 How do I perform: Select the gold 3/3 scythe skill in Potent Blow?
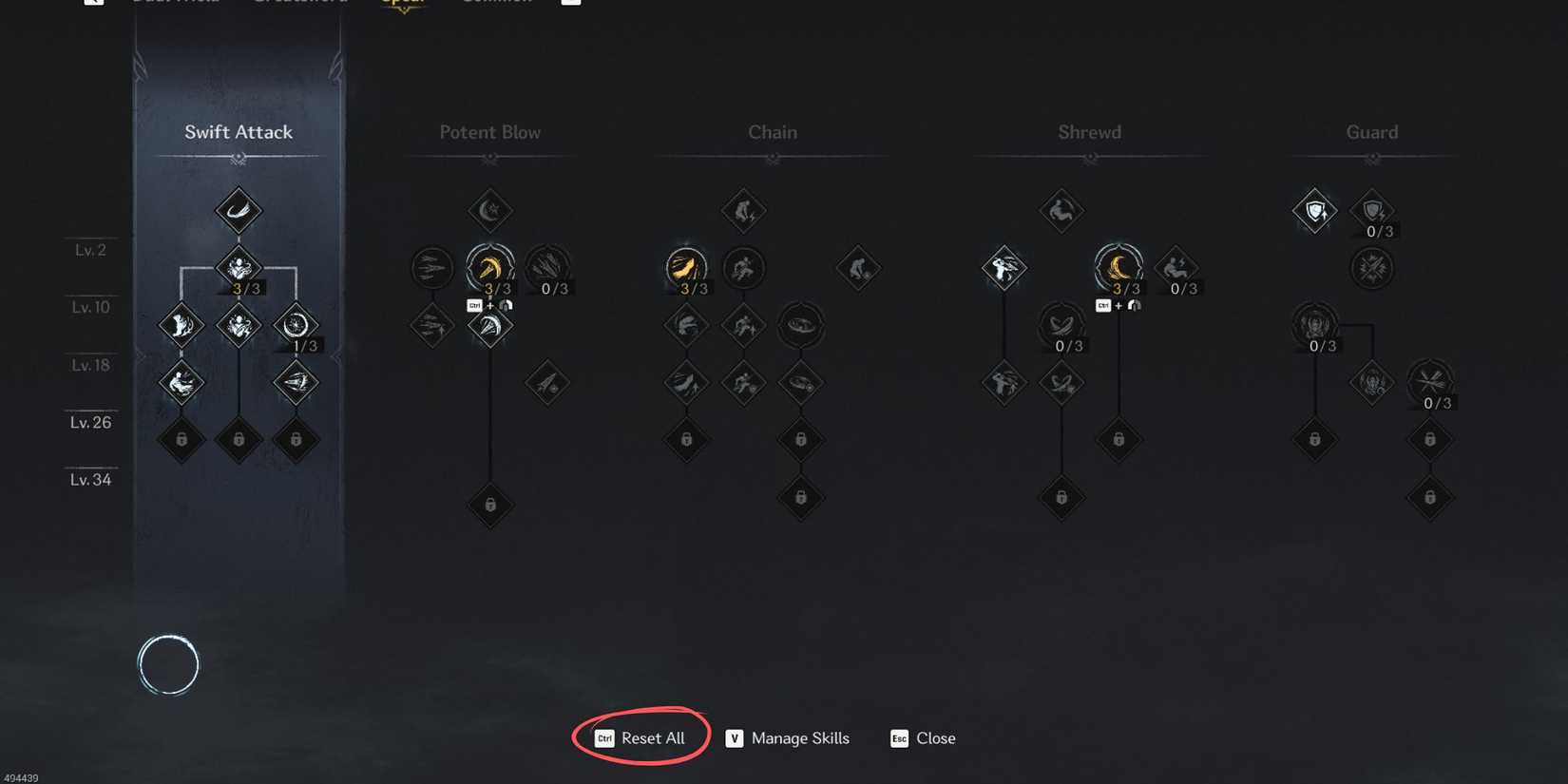[x=489, y=267]
